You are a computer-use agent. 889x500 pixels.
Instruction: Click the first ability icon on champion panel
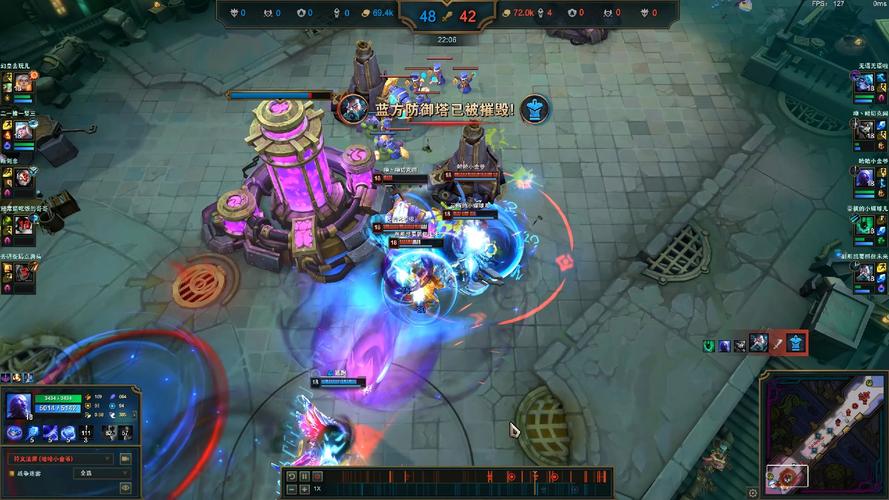[x=14, y=433]
